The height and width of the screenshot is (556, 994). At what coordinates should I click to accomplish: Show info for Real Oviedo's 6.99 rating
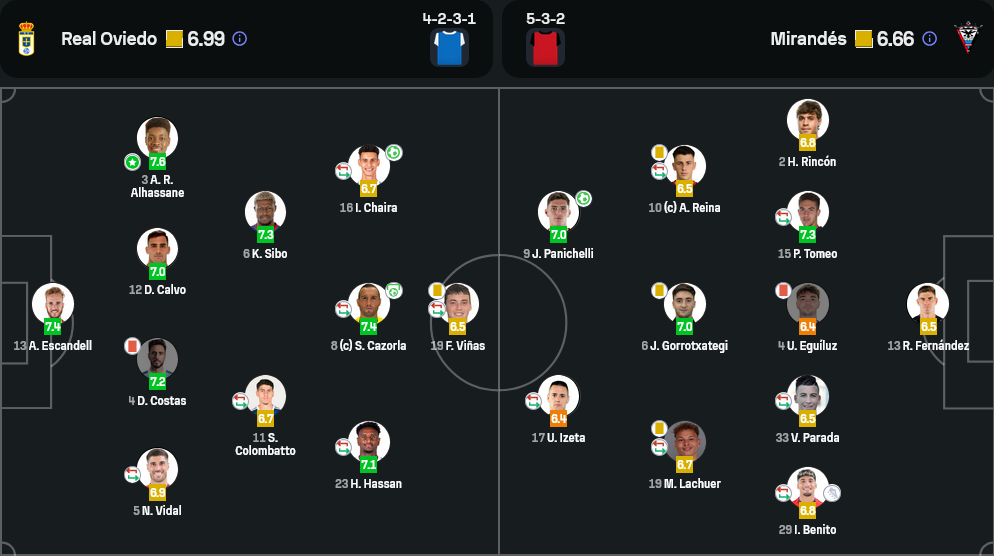point(240,39)
